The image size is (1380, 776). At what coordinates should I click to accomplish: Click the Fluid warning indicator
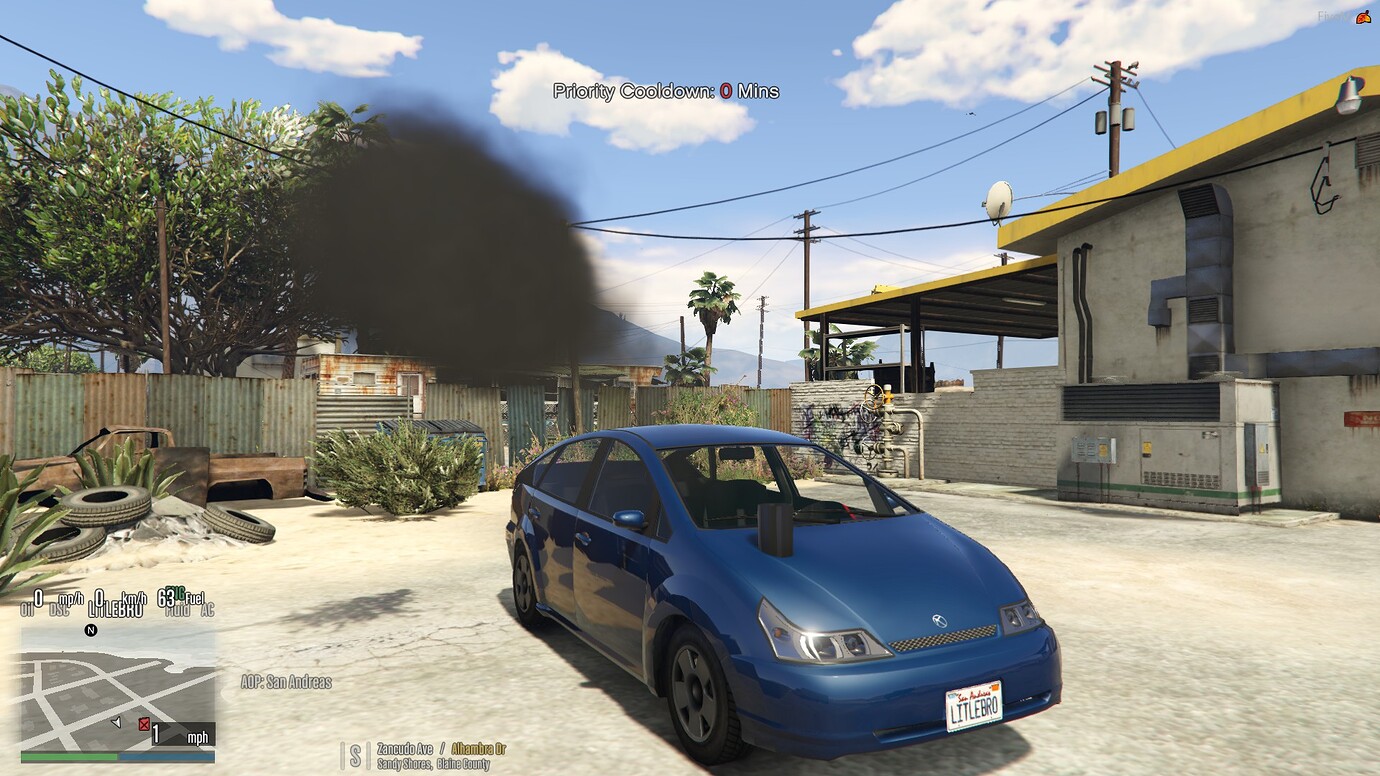[x=176, y=610]
